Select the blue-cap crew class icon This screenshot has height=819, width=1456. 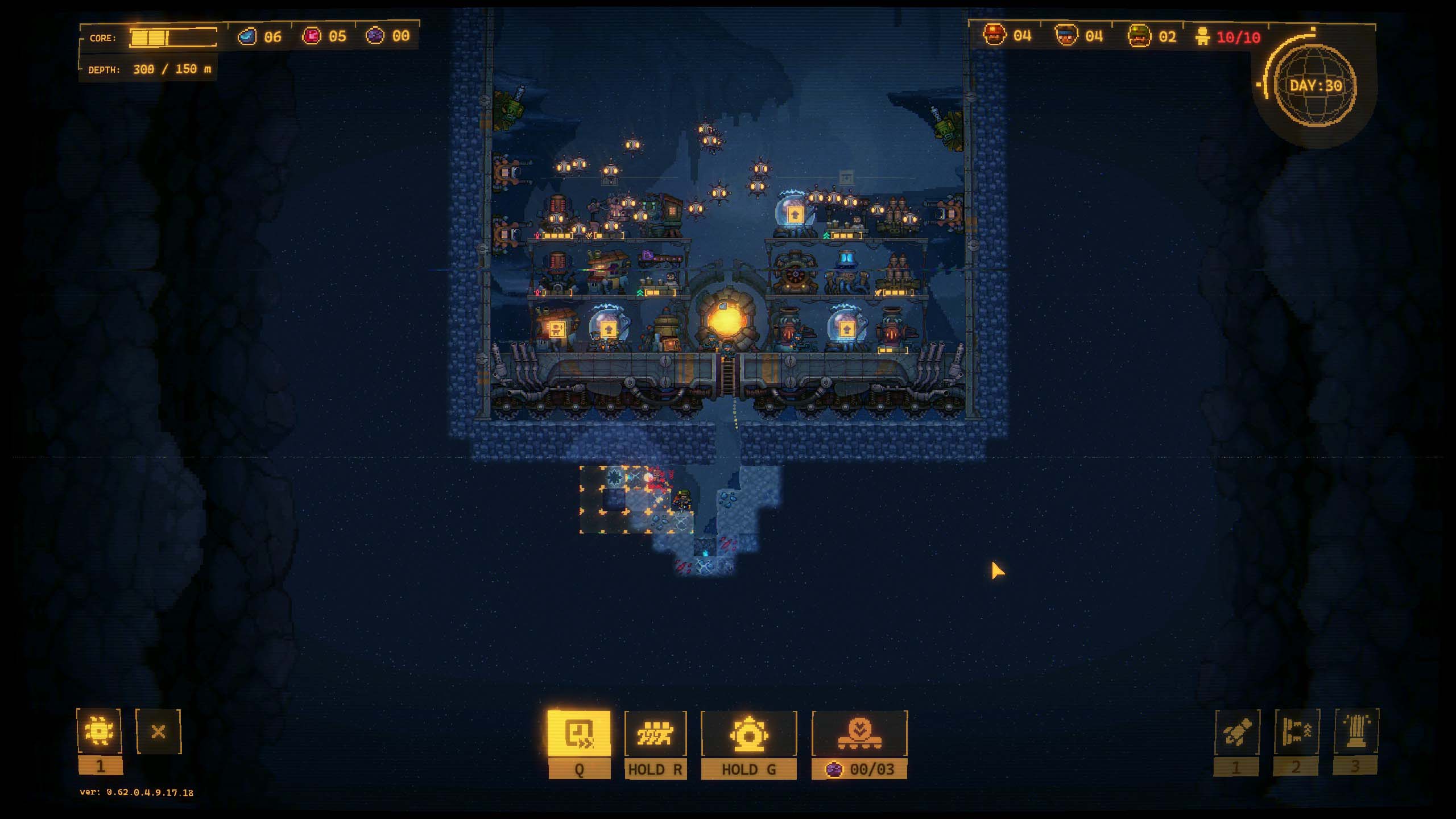[x=1066, y=36]
